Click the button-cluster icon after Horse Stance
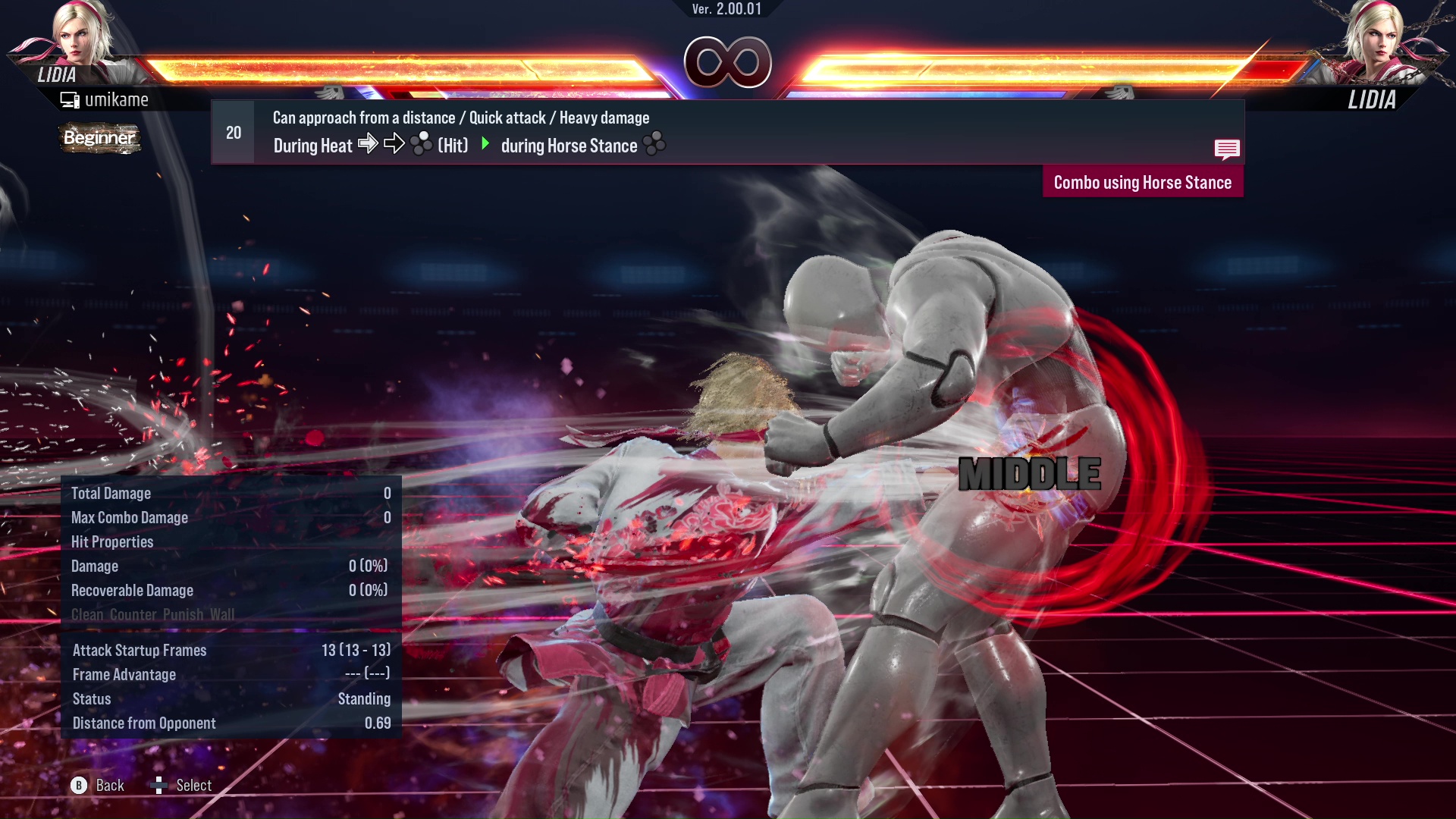 (654, 144)
